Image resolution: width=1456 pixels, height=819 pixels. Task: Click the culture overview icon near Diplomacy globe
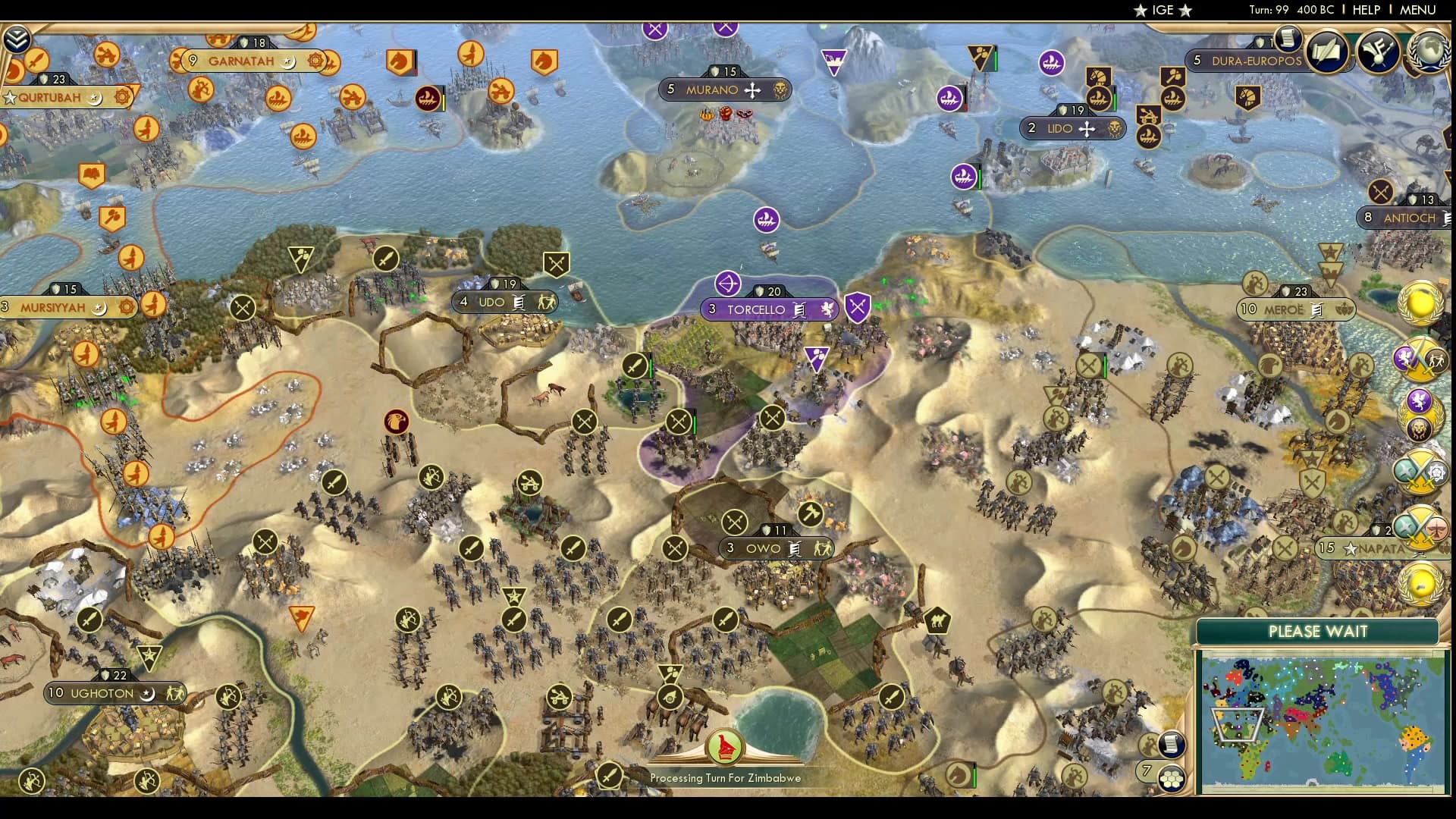click(1379, 50)
